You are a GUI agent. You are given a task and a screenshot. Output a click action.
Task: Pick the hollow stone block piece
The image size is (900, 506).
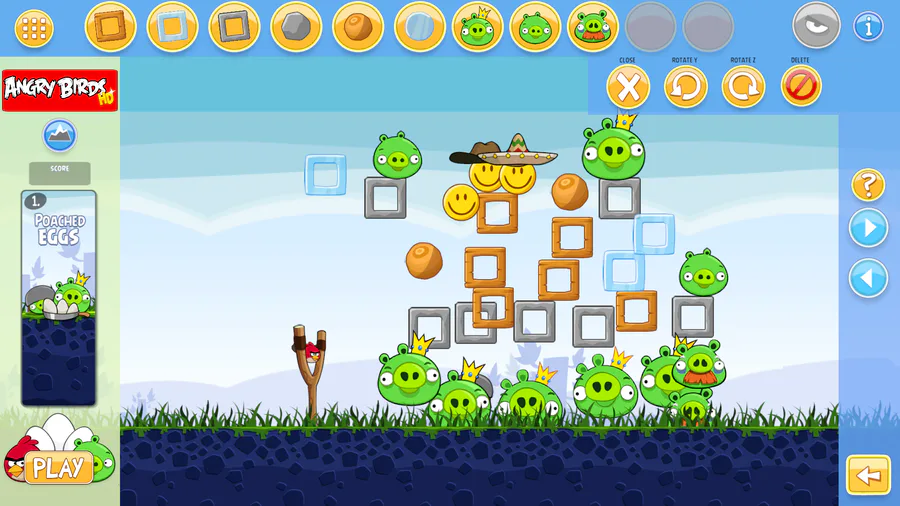pos(234,27)
